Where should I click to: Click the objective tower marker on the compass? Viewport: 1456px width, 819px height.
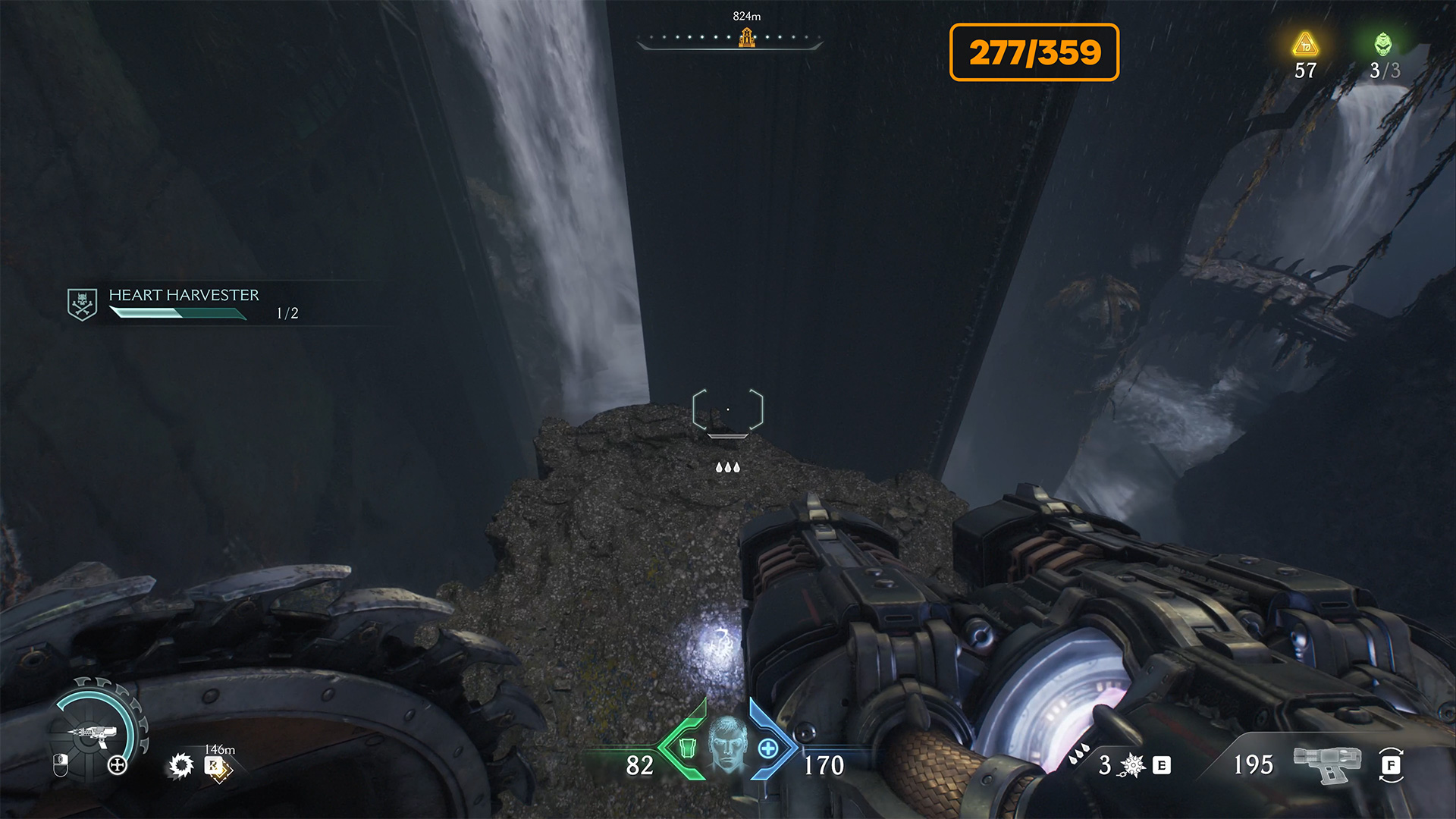pos(746,37)
